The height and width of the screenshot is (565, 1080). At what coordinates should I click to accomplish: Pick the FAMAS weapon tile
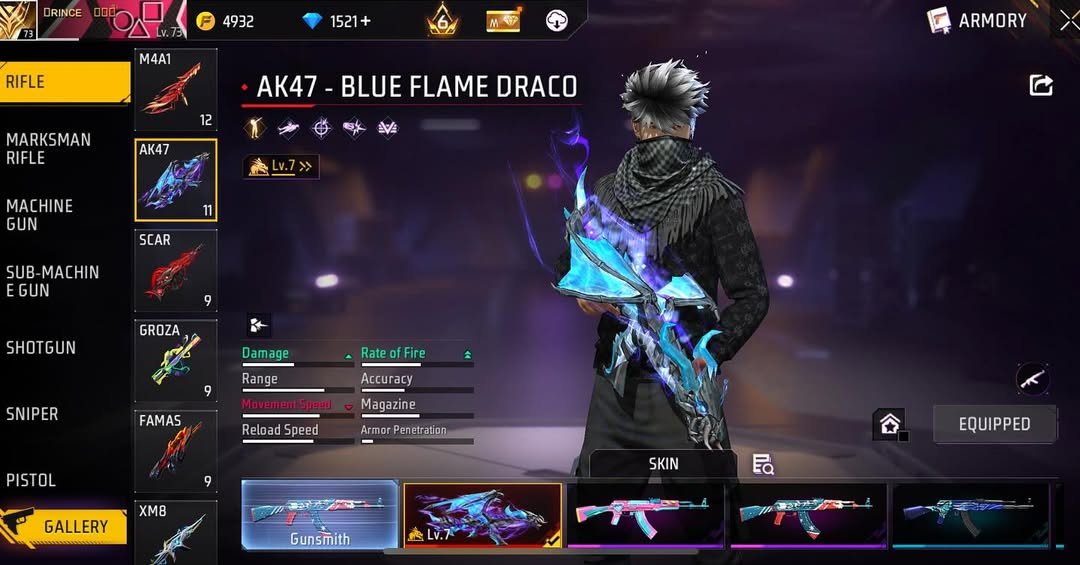176,452
